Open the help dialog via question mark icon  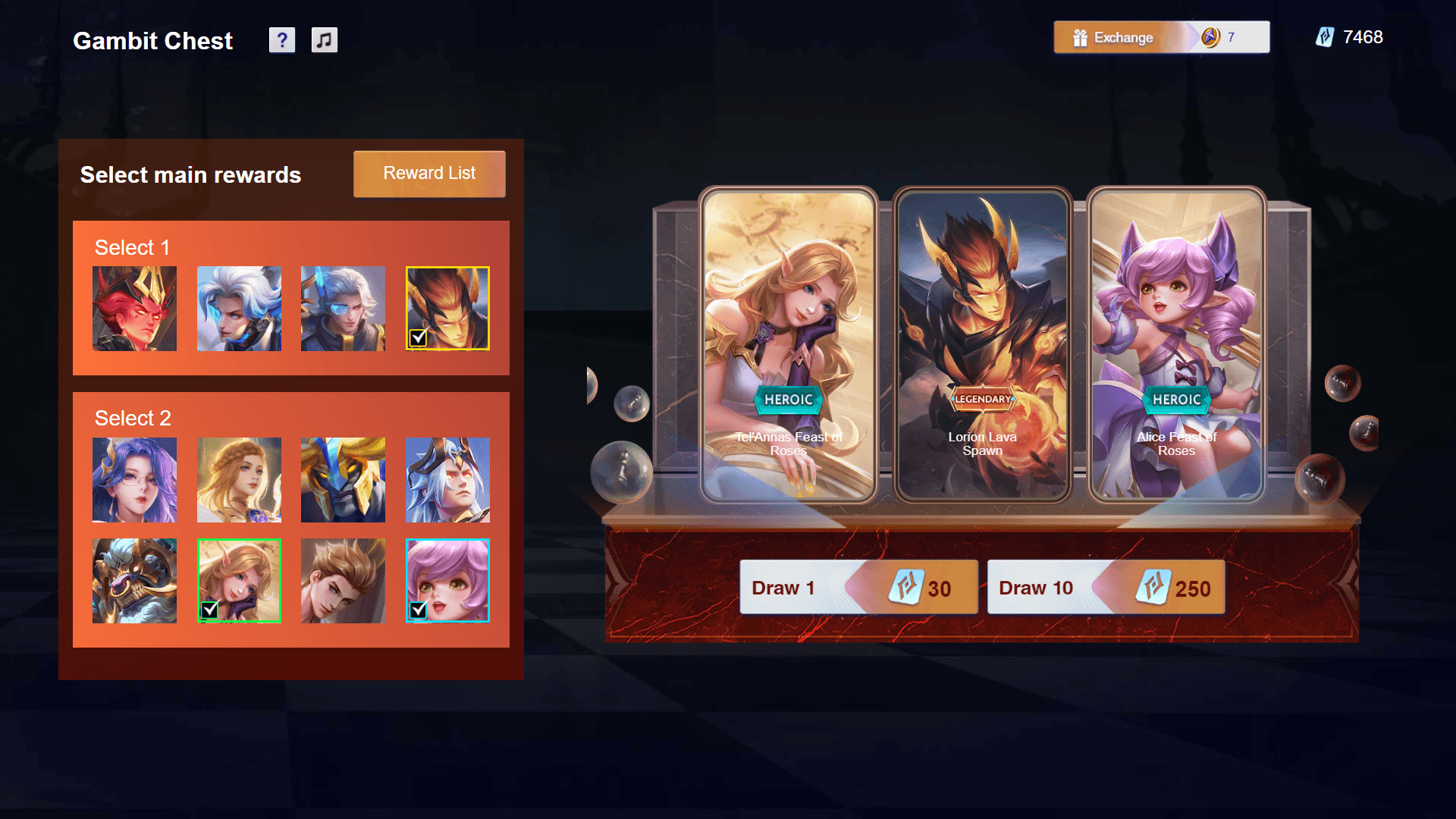point(282,40)
